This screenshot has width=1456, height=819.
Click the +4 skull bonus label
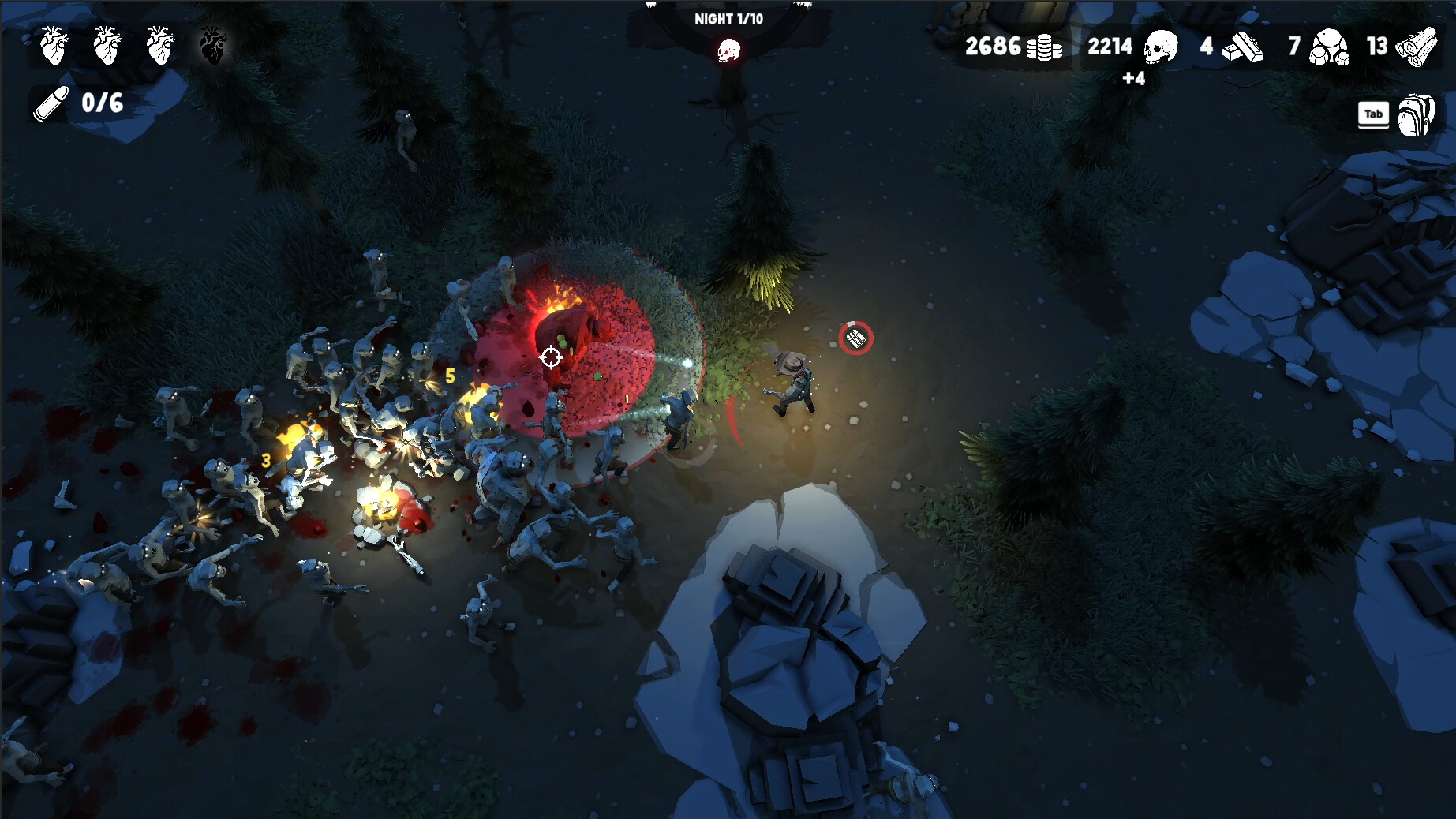pyautogui.click(x=1133, y=79)
